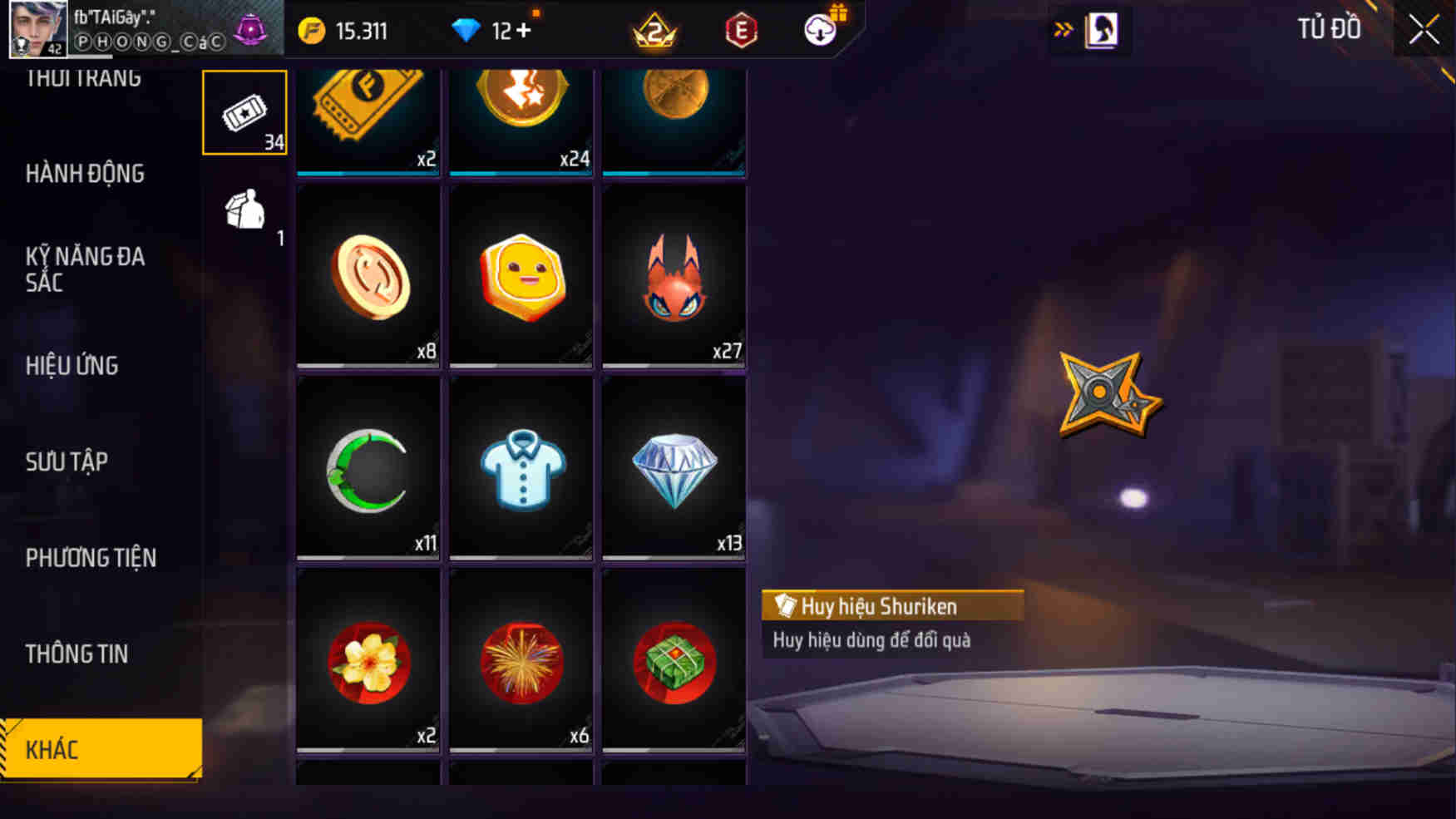This screenshot has width=1456, height=819.
Task: Select the yellow smiley token item
Action: 520,277
